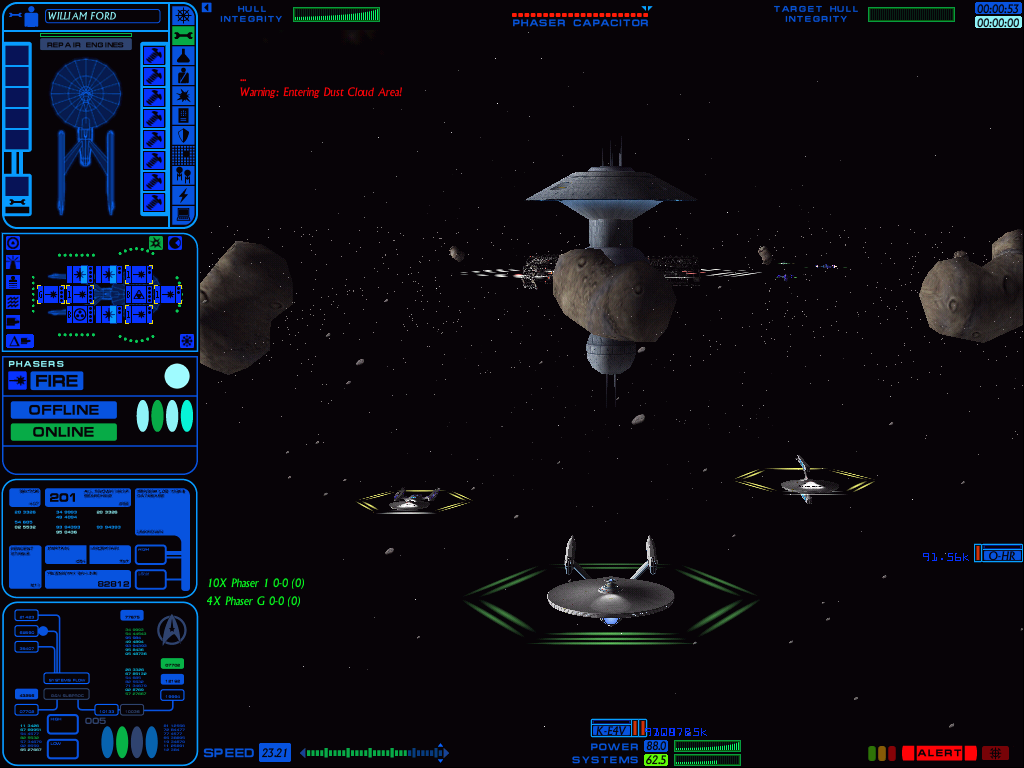Select the circular target icon in weapons panel
This screenshot has height=768, width=1024.
pos(12,243)
